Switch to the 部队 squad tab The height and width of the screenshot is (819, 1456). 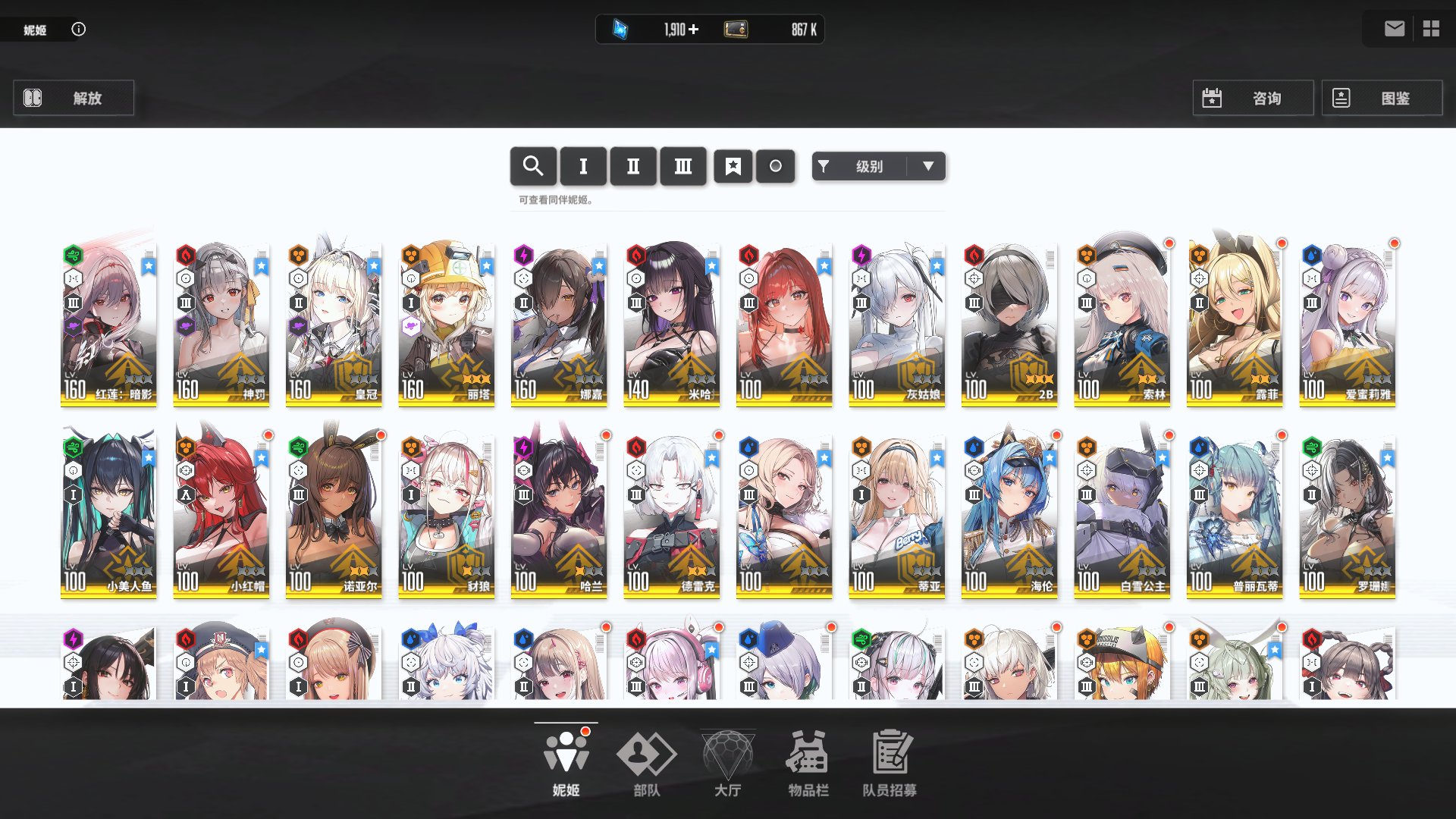pyautogui.click(x=647, y=764)
